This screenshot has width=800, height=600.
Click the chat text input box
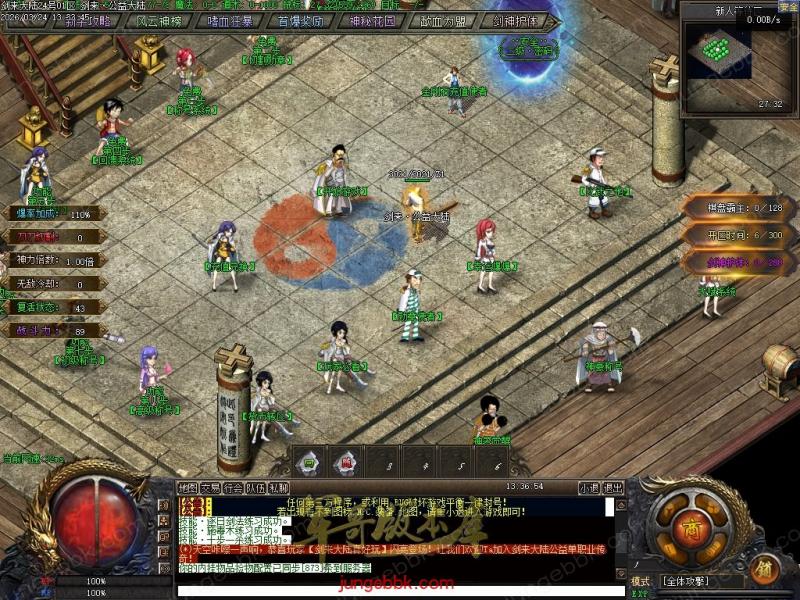click(x=400, y=589)
